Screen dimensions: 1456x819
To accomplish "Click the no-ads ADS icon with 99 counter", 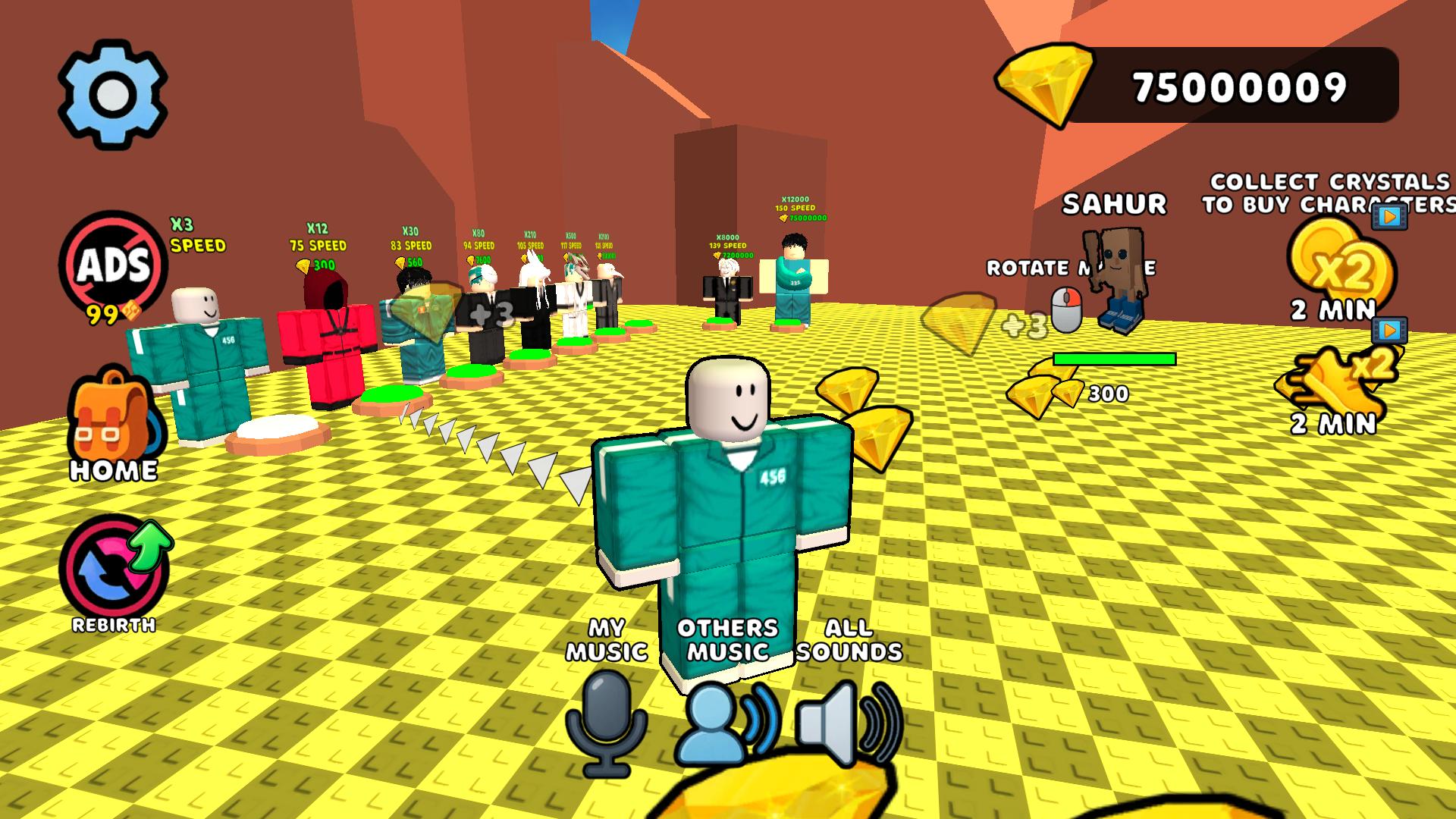I will (x=114, y=265).
